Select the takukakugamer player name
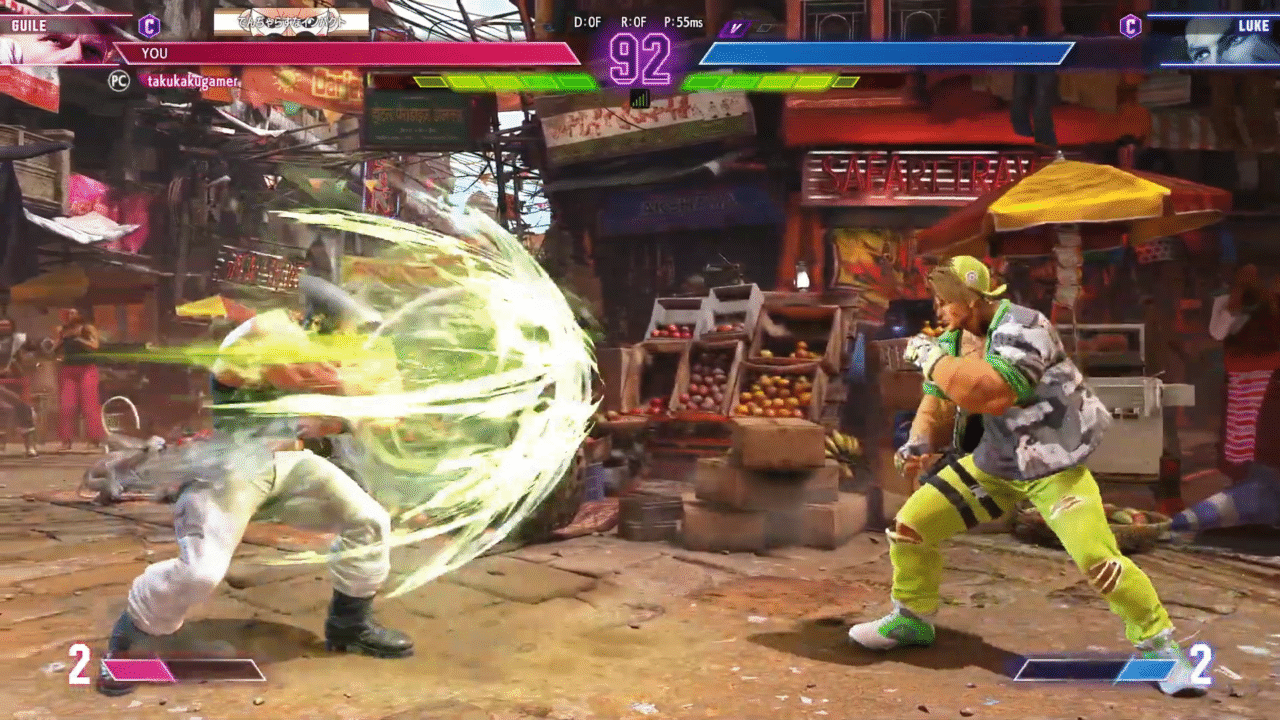 pyautogui.click(x=194, y=81)
